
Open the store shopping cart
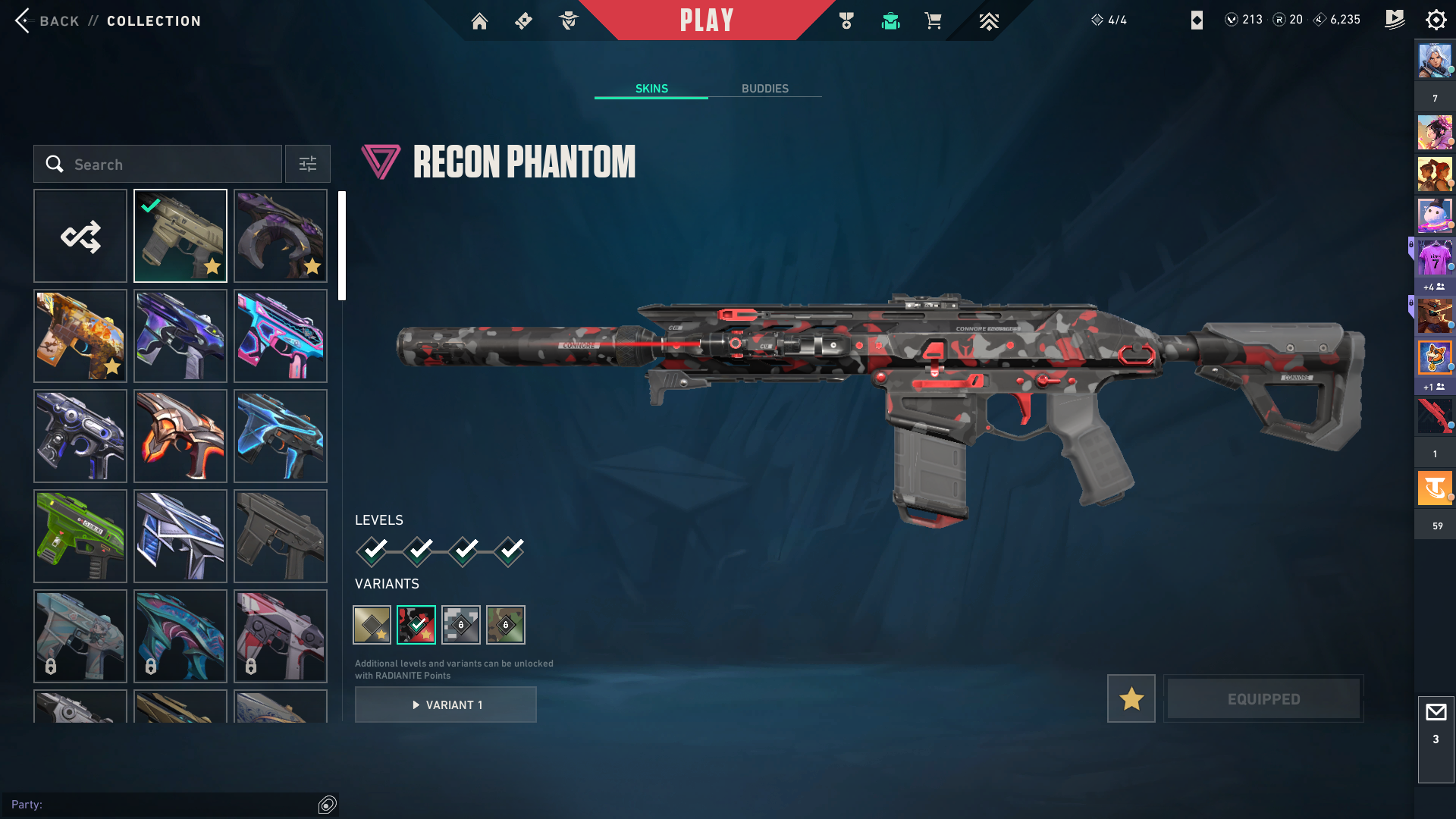[x=933, y=21]
